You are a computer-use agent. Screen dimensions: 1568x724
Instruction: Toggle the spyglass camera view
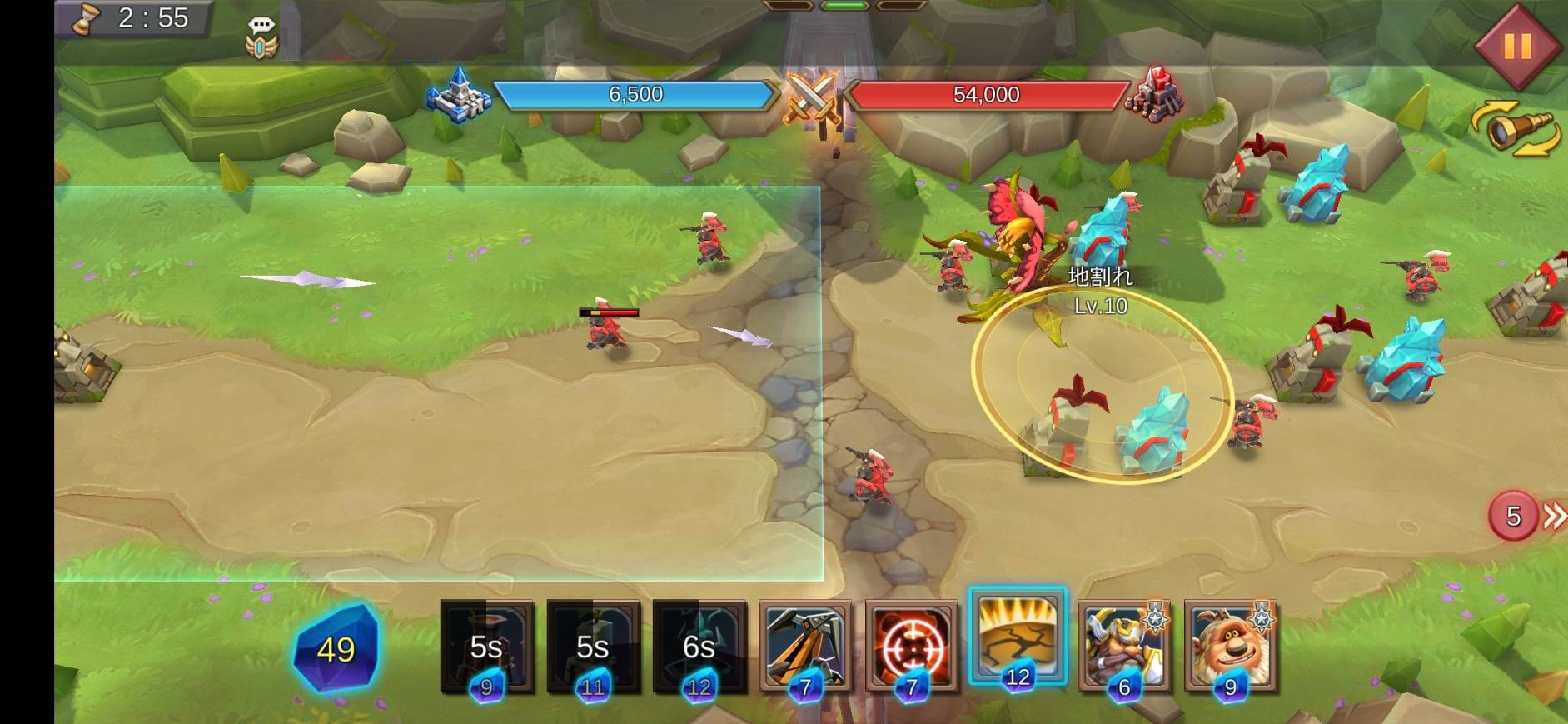tap(1516, 129)
